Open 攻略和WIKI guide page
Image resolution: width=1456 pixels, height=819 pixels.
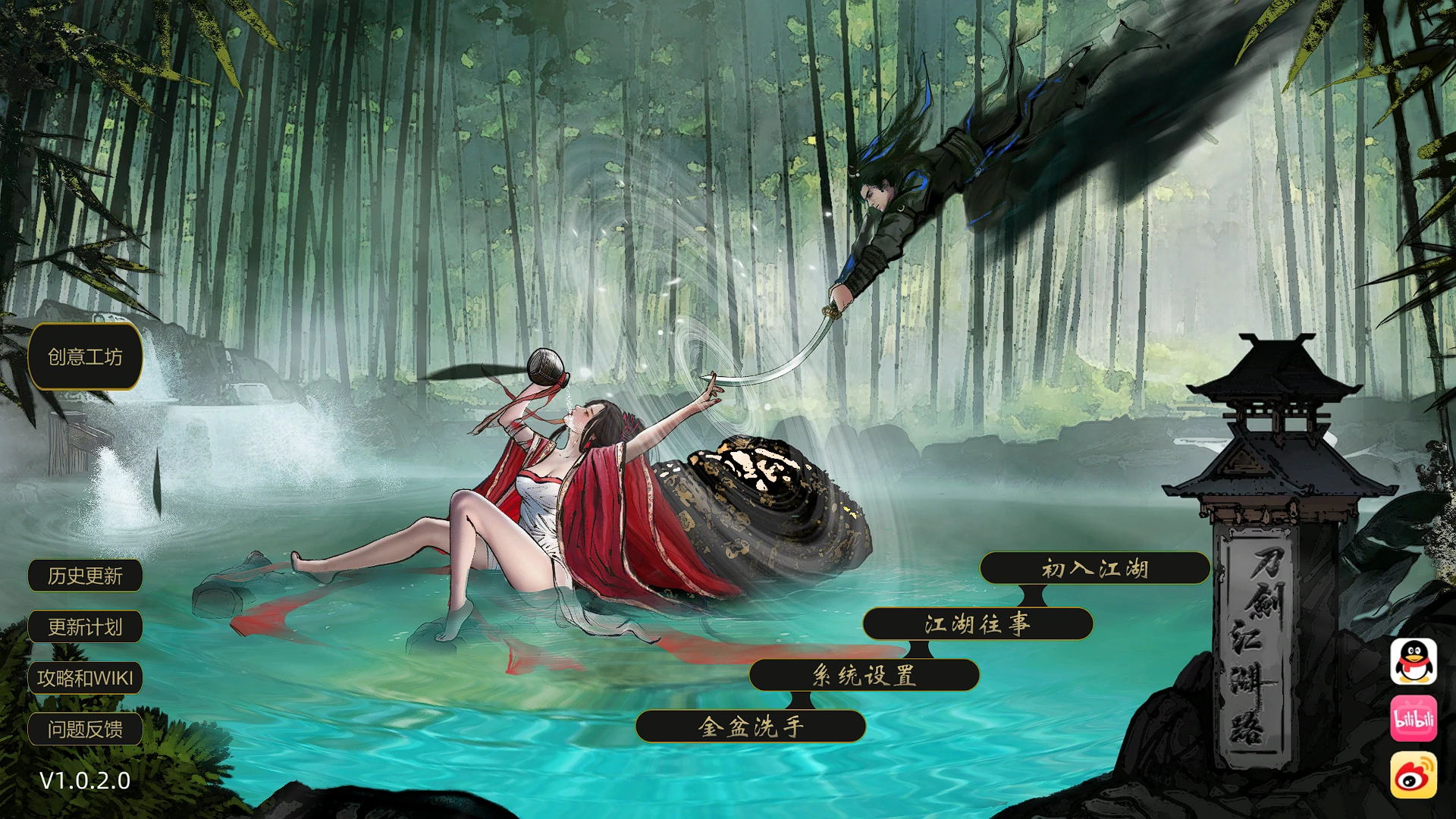pyautogui.click(x=84, y=677)
